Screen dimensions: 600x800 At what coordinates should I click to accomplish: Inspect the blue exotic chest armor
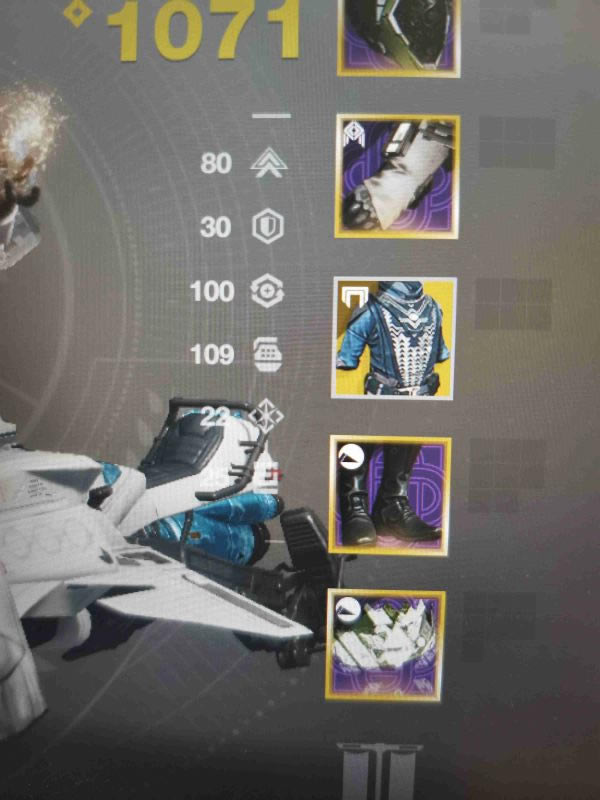[x=394, y=338]
